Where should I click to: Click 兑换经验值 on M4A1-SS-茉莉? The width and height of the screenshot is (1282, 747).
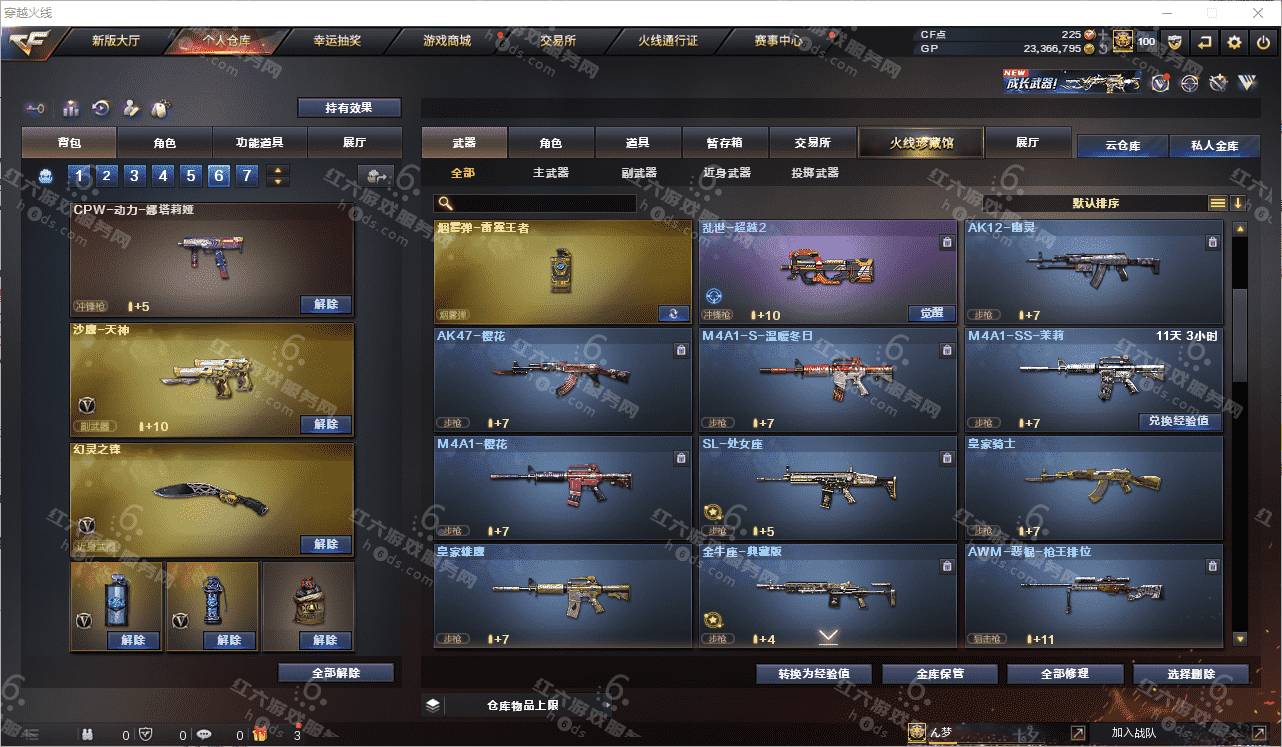(1179, 421)
